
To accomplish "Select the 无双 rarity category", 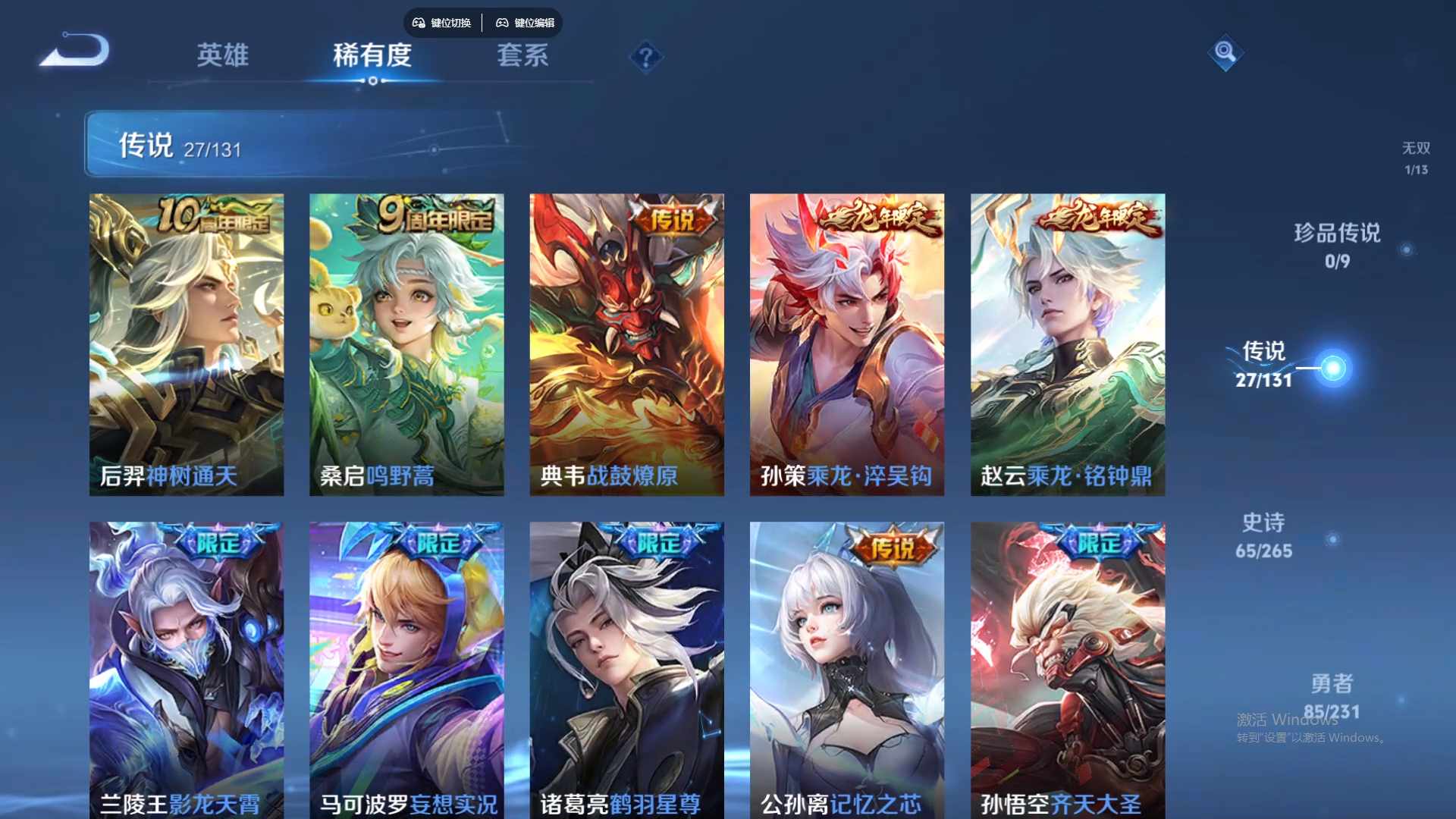I will click(1415, 158).
